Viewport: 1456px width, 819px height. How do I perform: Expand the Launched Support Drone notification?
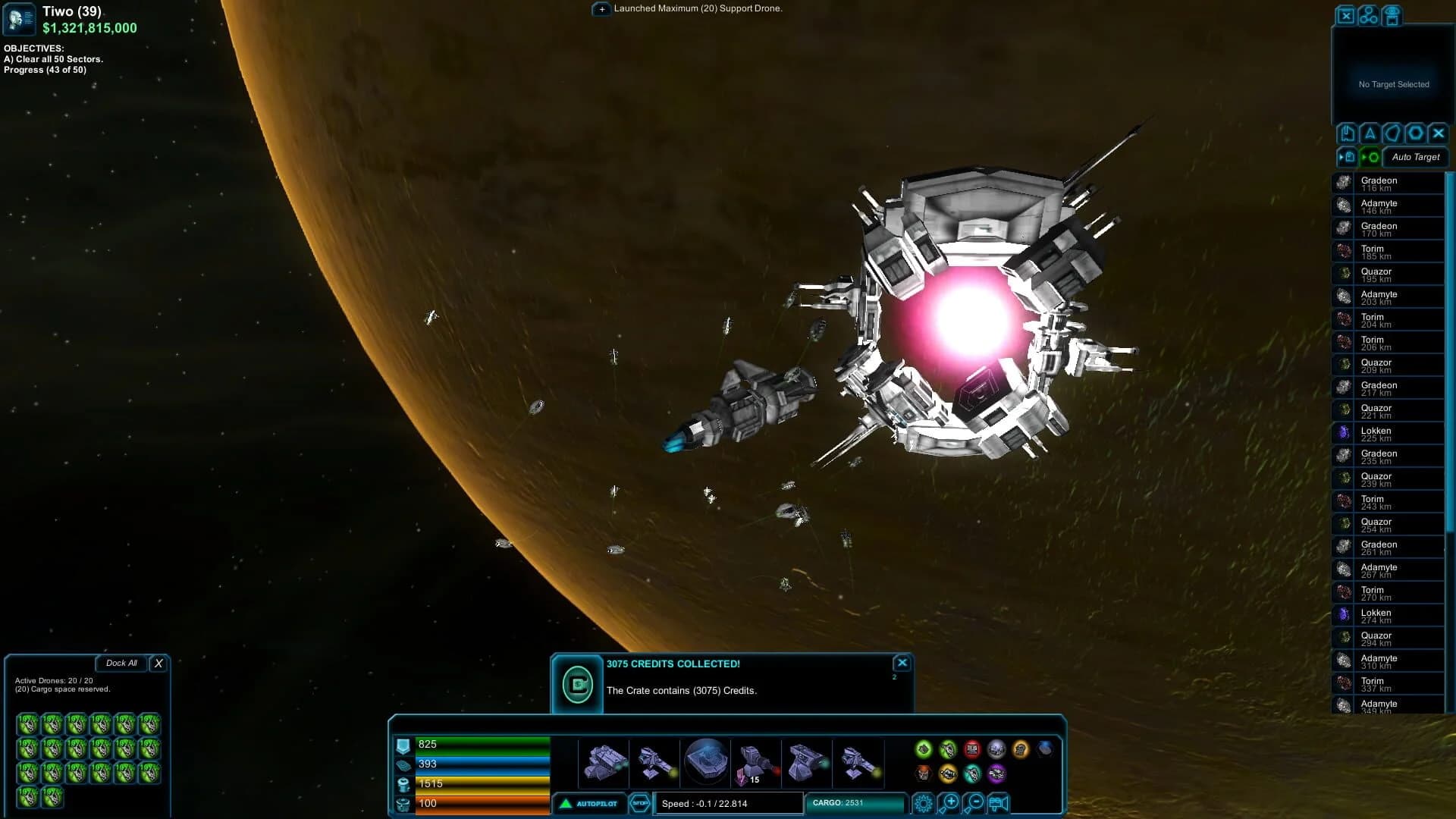pos(601,9)
